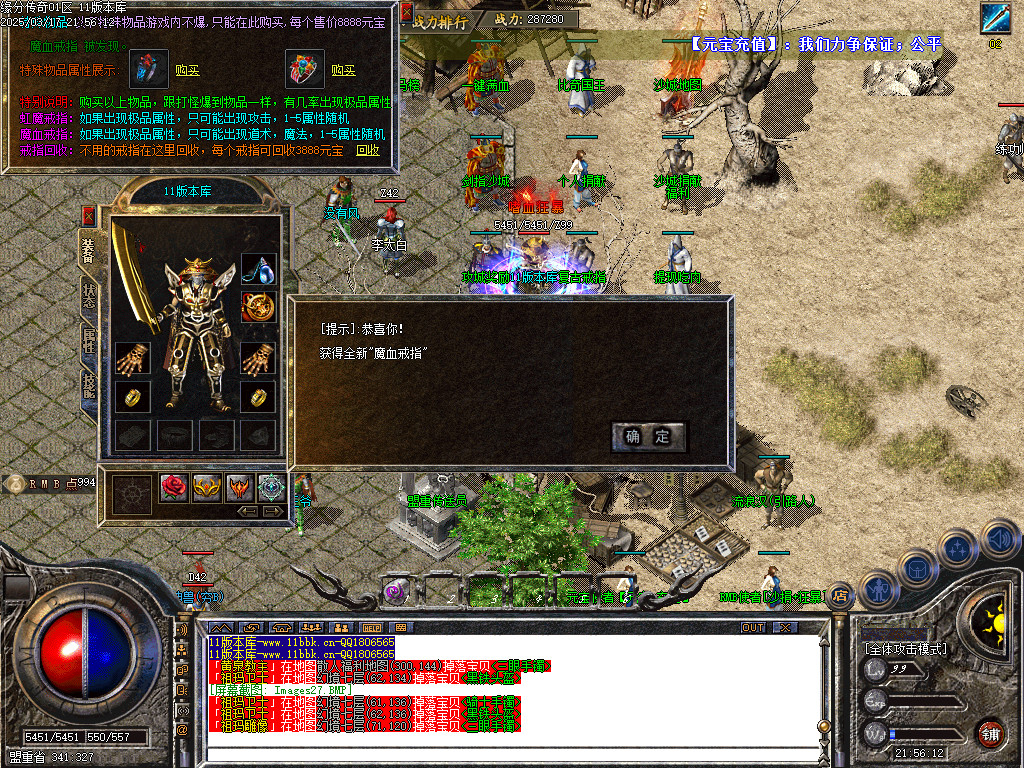Viewport: 1024px width, 768px height.
Task: Select the blue necklace equipment slot
Action: coord(259,268)
